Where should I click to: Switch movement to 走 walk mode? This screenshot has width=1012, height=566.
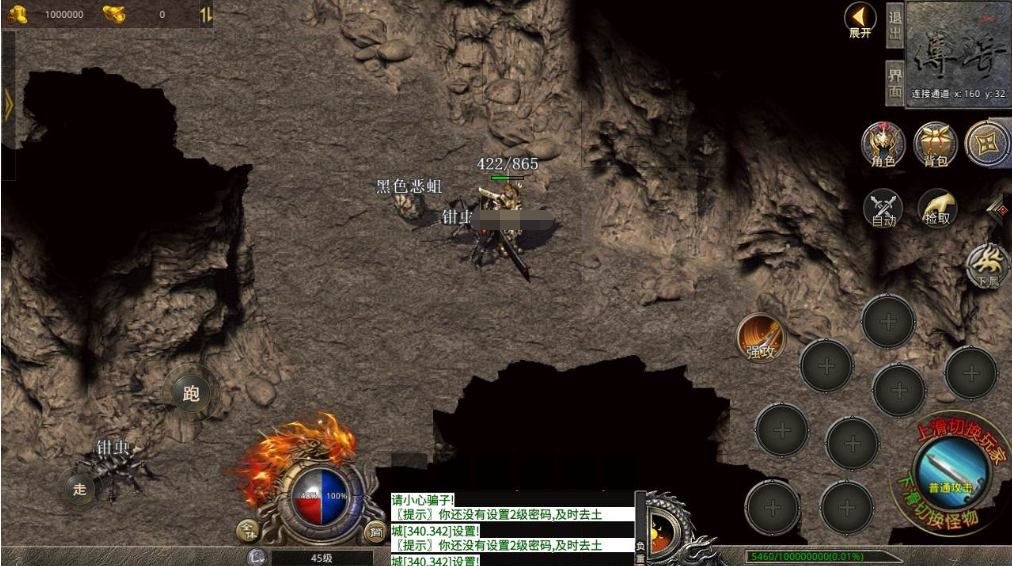(81, 488)
